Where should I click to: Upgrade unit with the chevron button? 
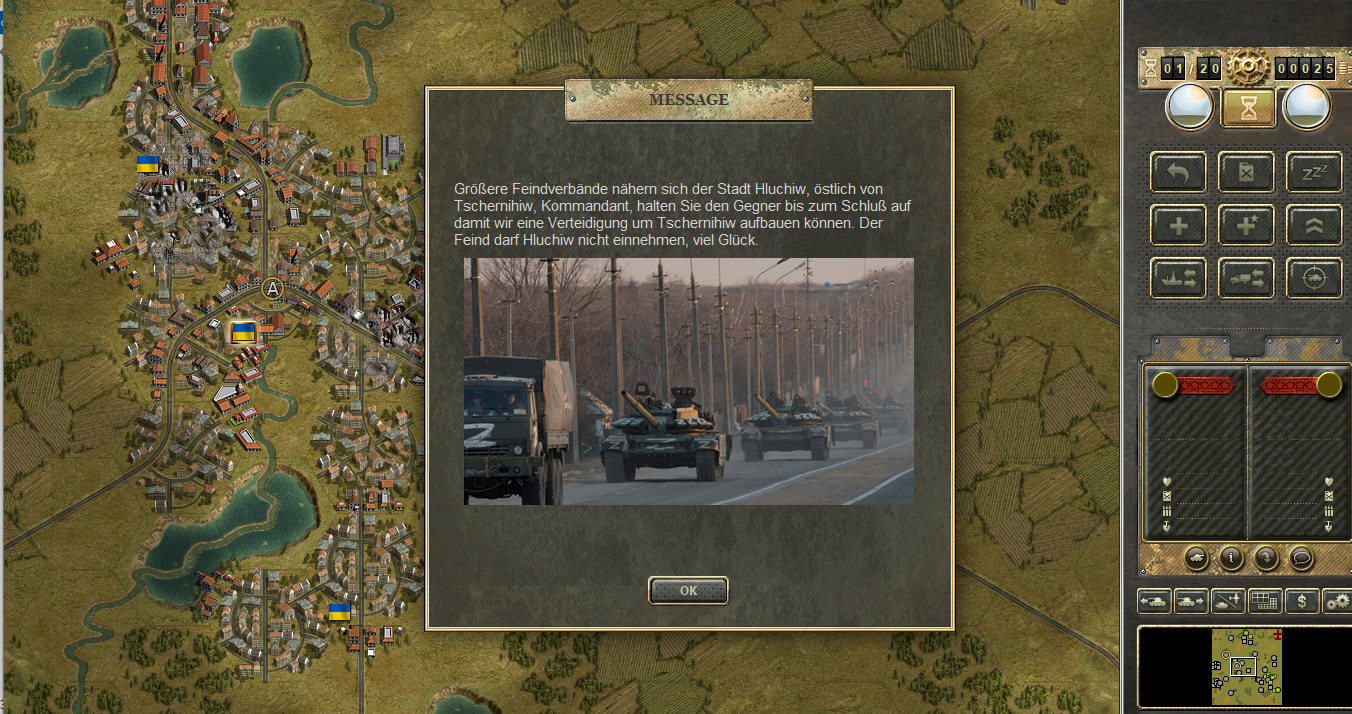pos(1313,225)
